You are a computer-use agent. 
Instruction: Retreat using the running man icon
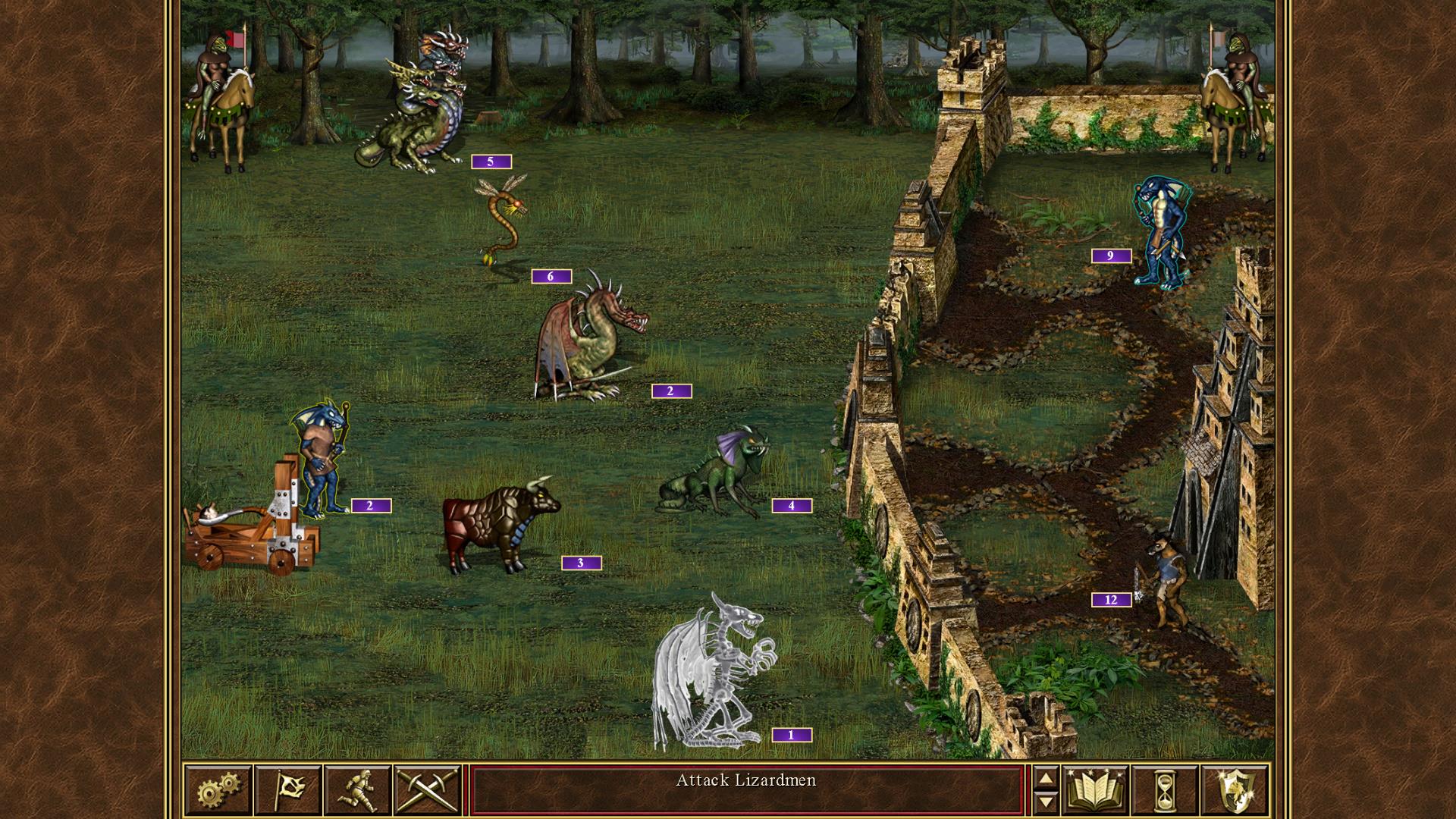[x=356, y=789]
